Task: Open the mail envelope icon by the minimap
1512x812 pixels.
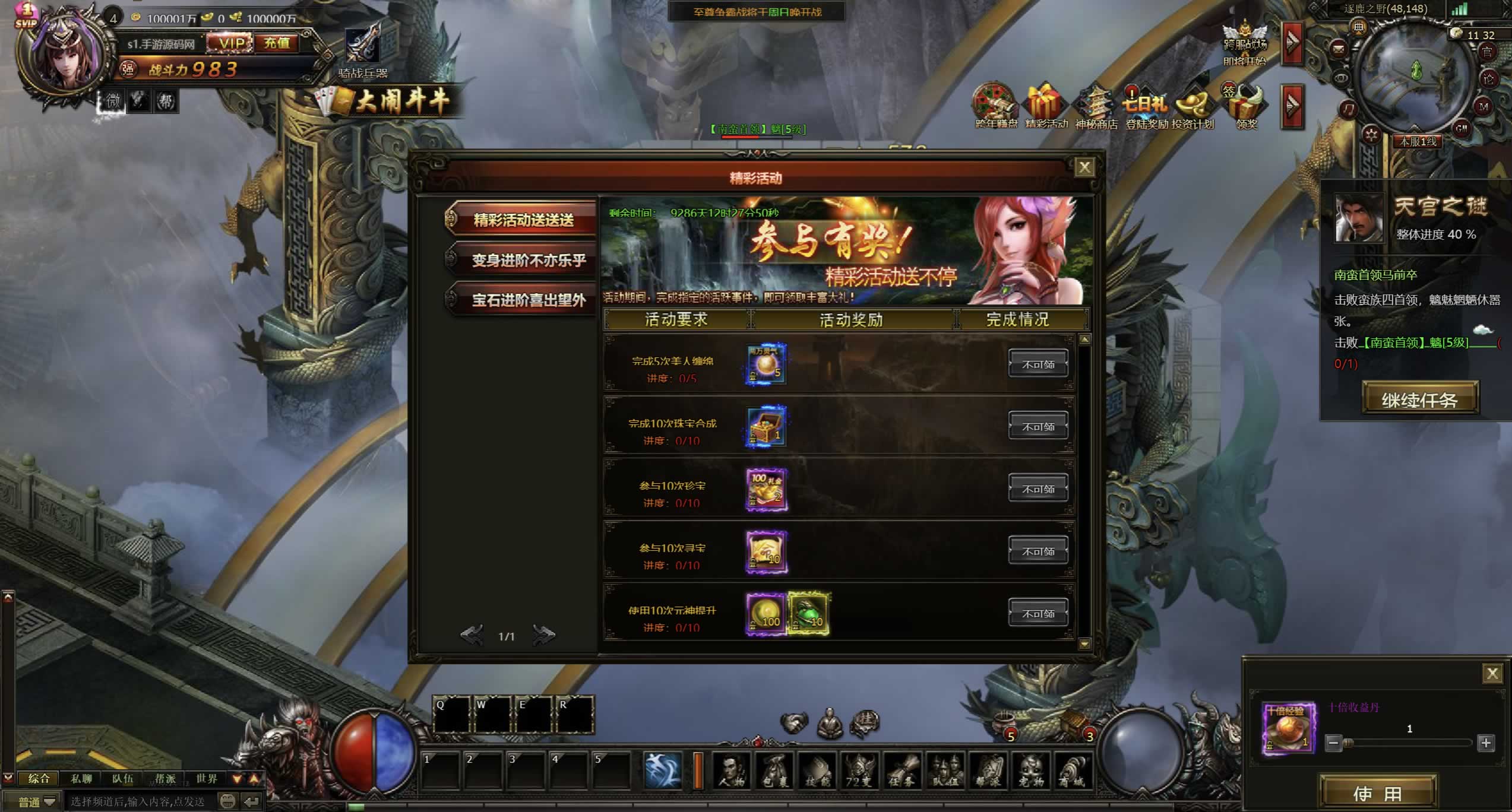Action: coord(1338,49)
